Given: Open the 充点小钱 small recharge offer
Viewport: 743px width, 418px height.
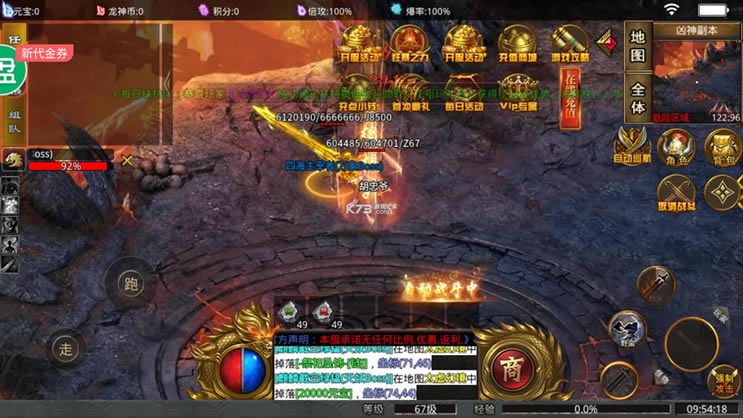Looking at the screenshot, I should coord(358,92).
